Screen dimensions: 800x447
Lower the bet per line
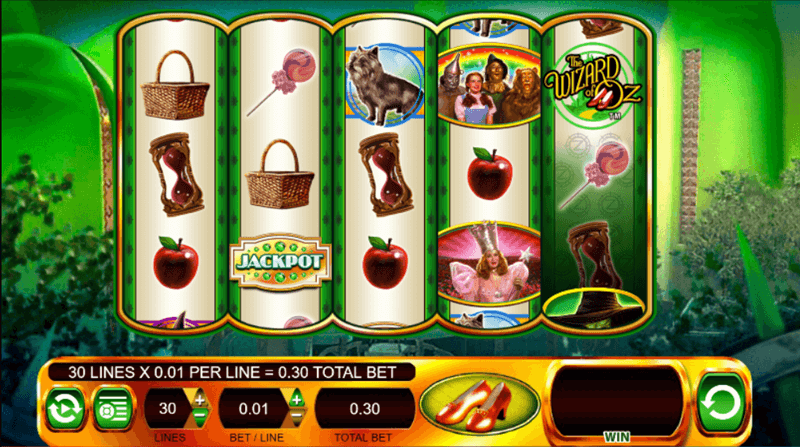coord(296,418)
